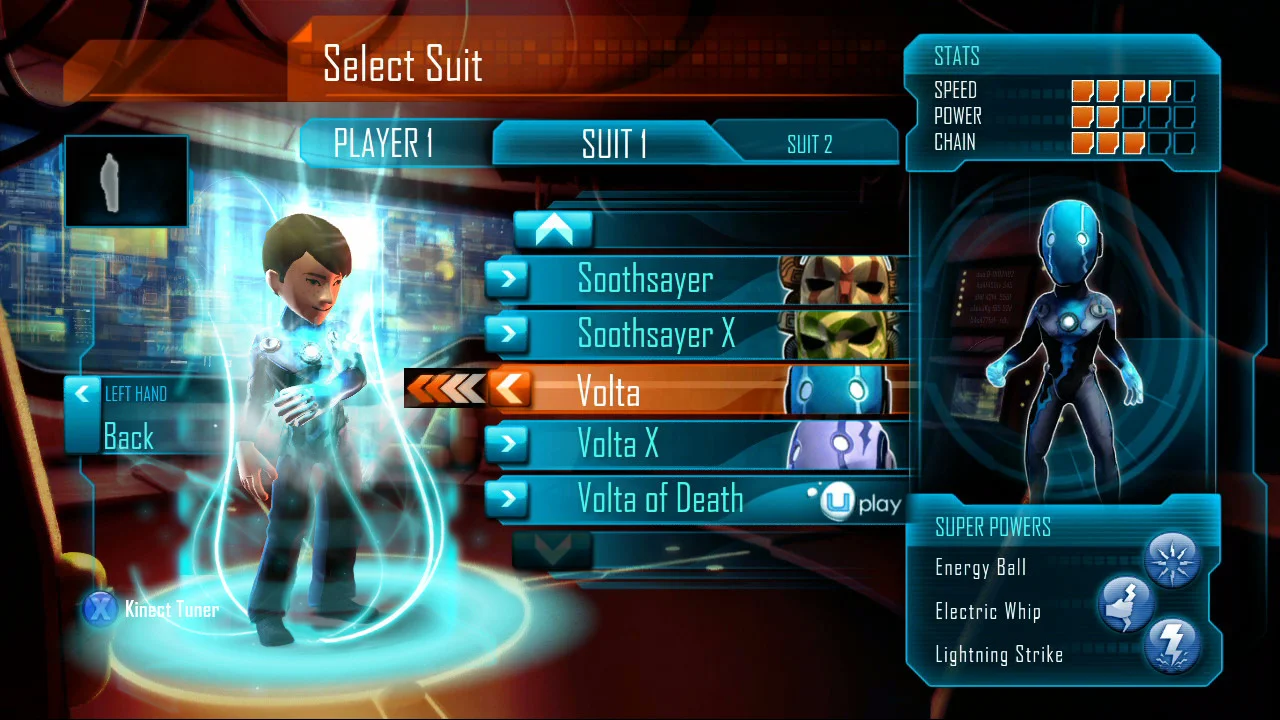Choose the Volta of Death suit

(660, 499)
